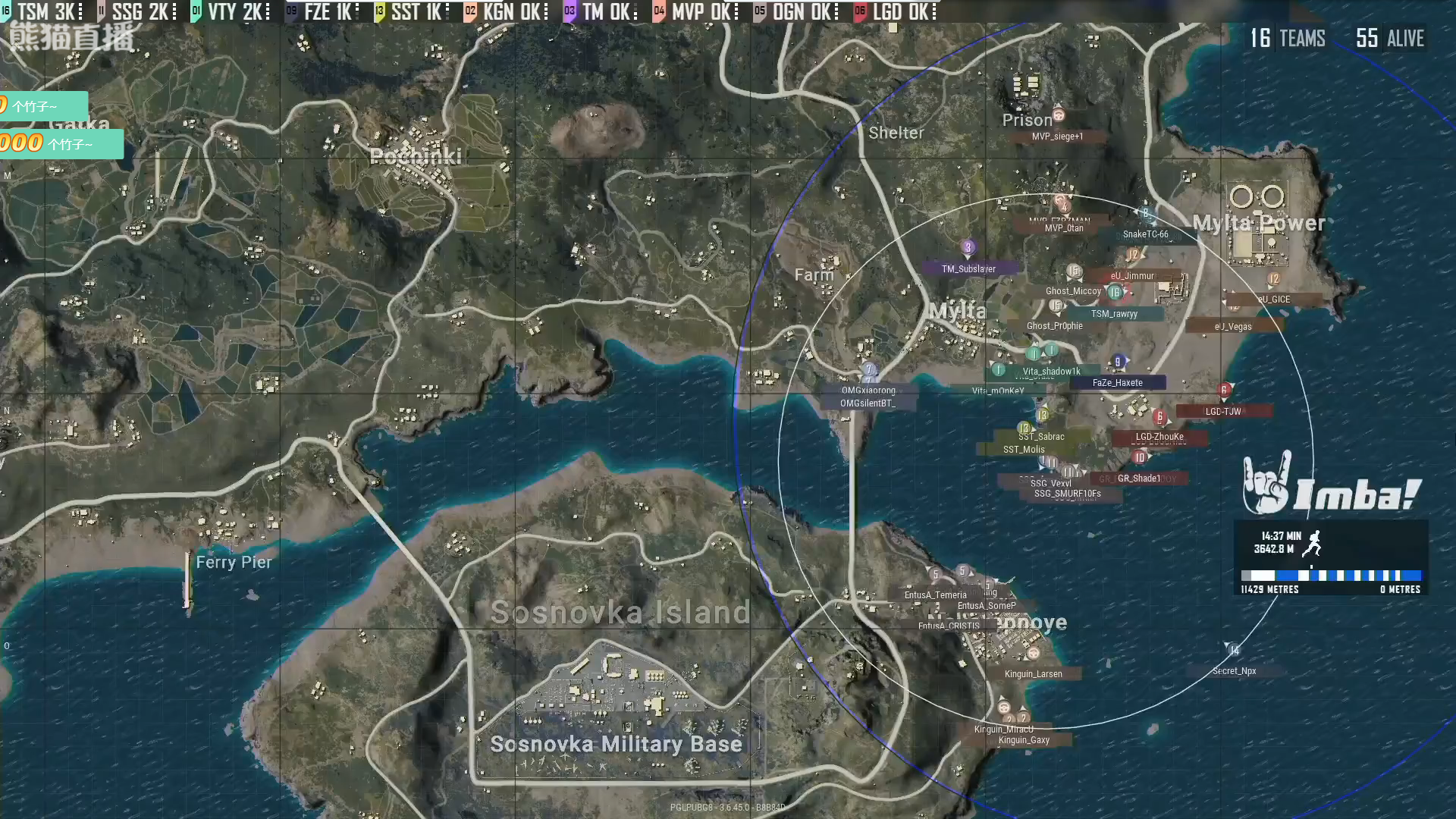Click TM_Subslayer's number 3 marker near Farm
1456x819 pixels.
pyautogui.click(x=968, y=247)
